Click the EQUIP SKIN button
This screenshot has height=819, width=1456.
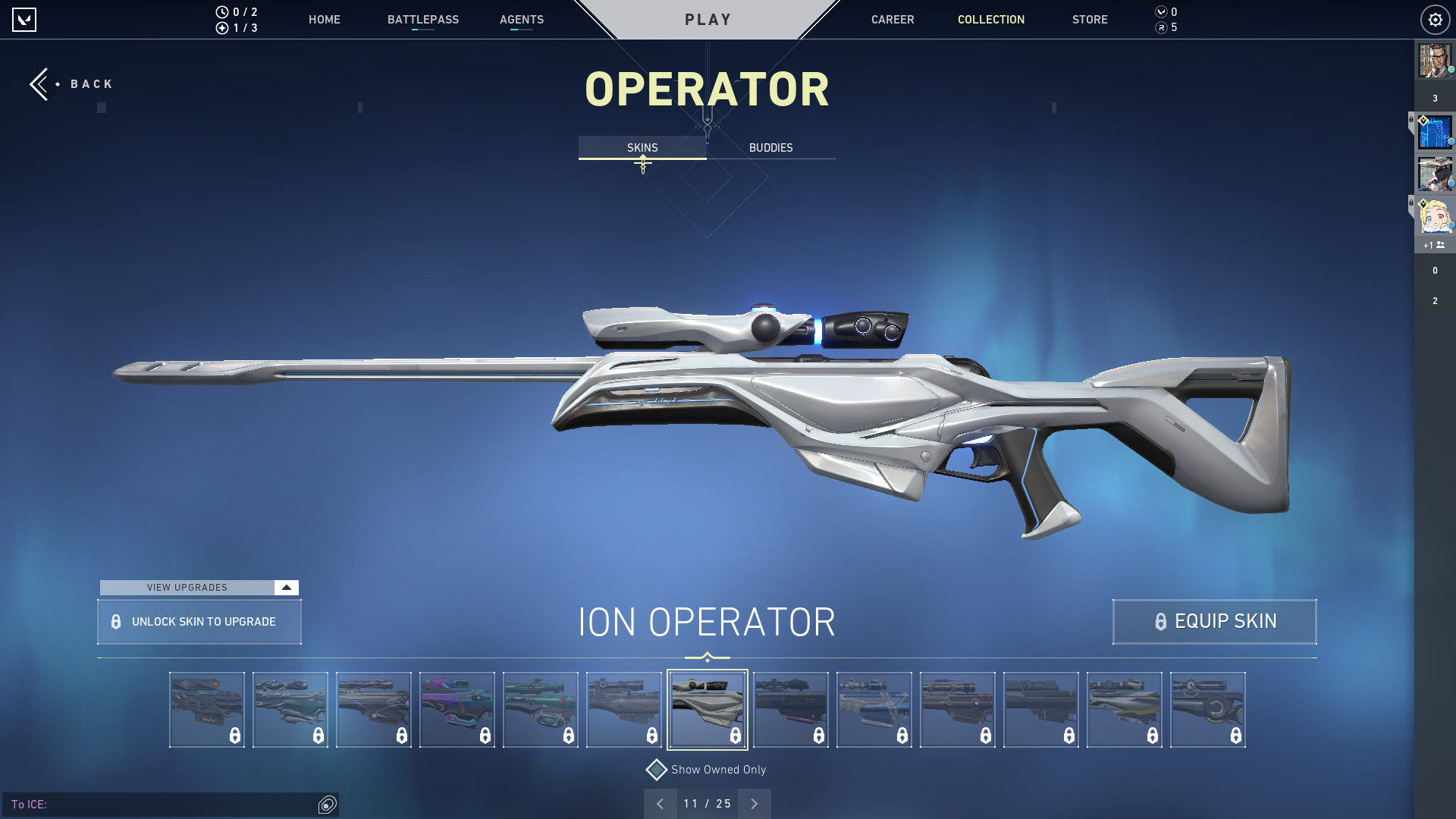coord(1214,621)
